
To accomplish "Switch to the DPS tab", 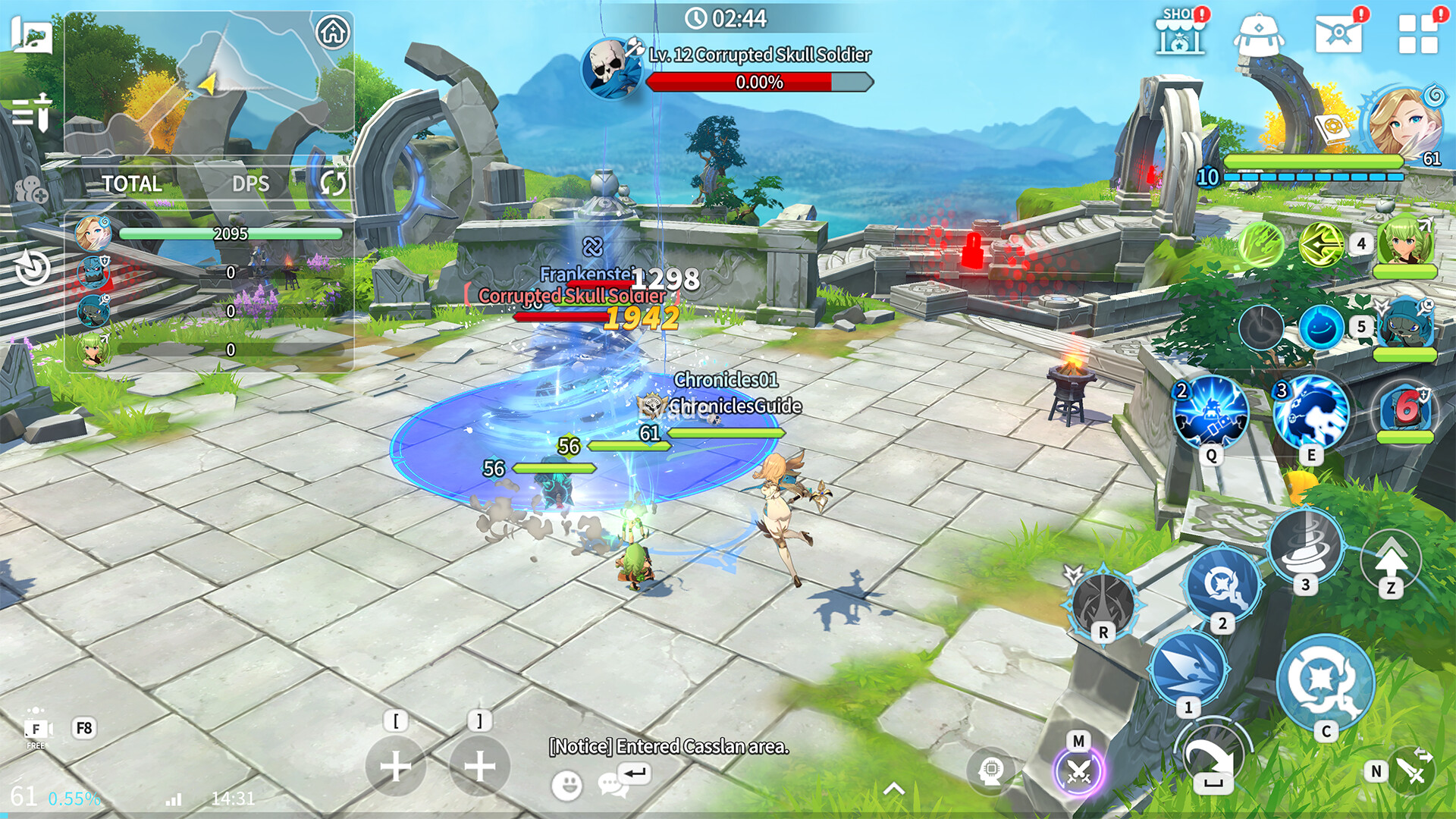I will point(250,184).
